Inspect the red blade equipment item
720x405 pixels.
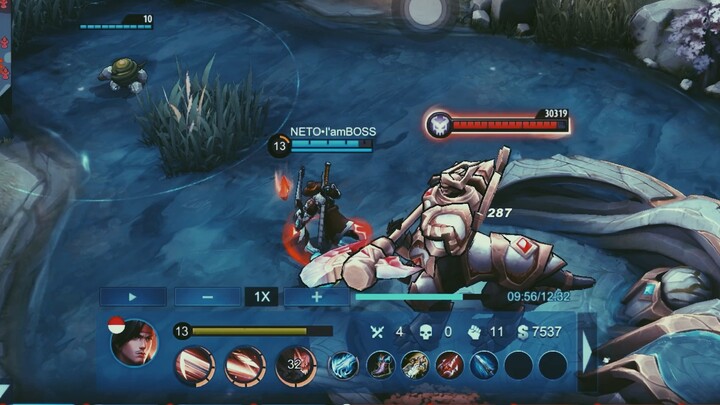(449, 365)
